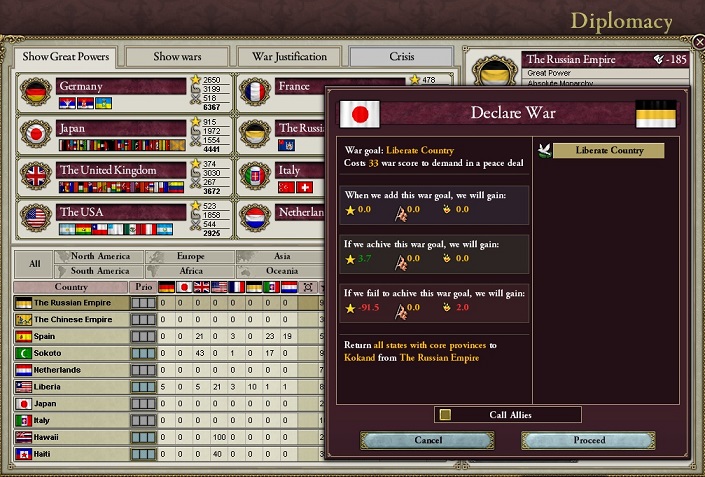Switch to War Justification tab
705x477 pixels.
(290, 57)
